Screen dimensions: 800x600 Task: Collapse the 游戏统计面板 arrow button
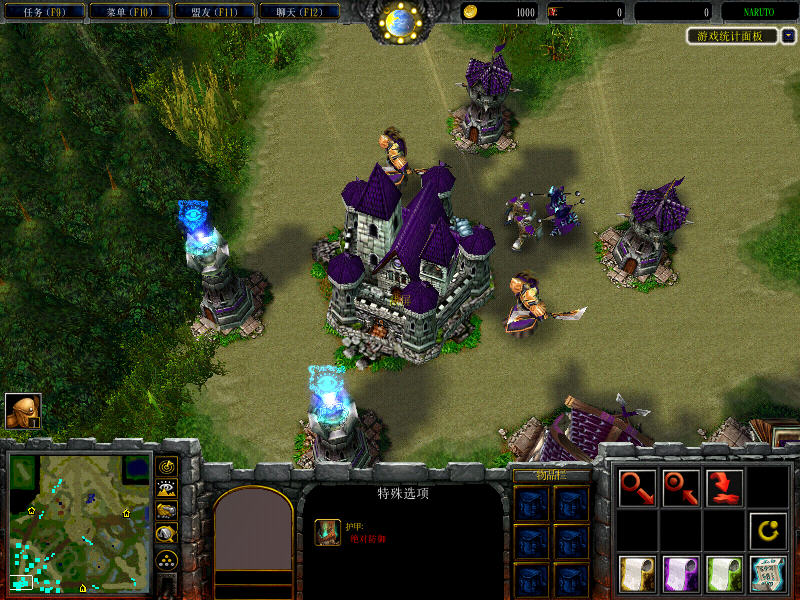(x=789, y=36)
